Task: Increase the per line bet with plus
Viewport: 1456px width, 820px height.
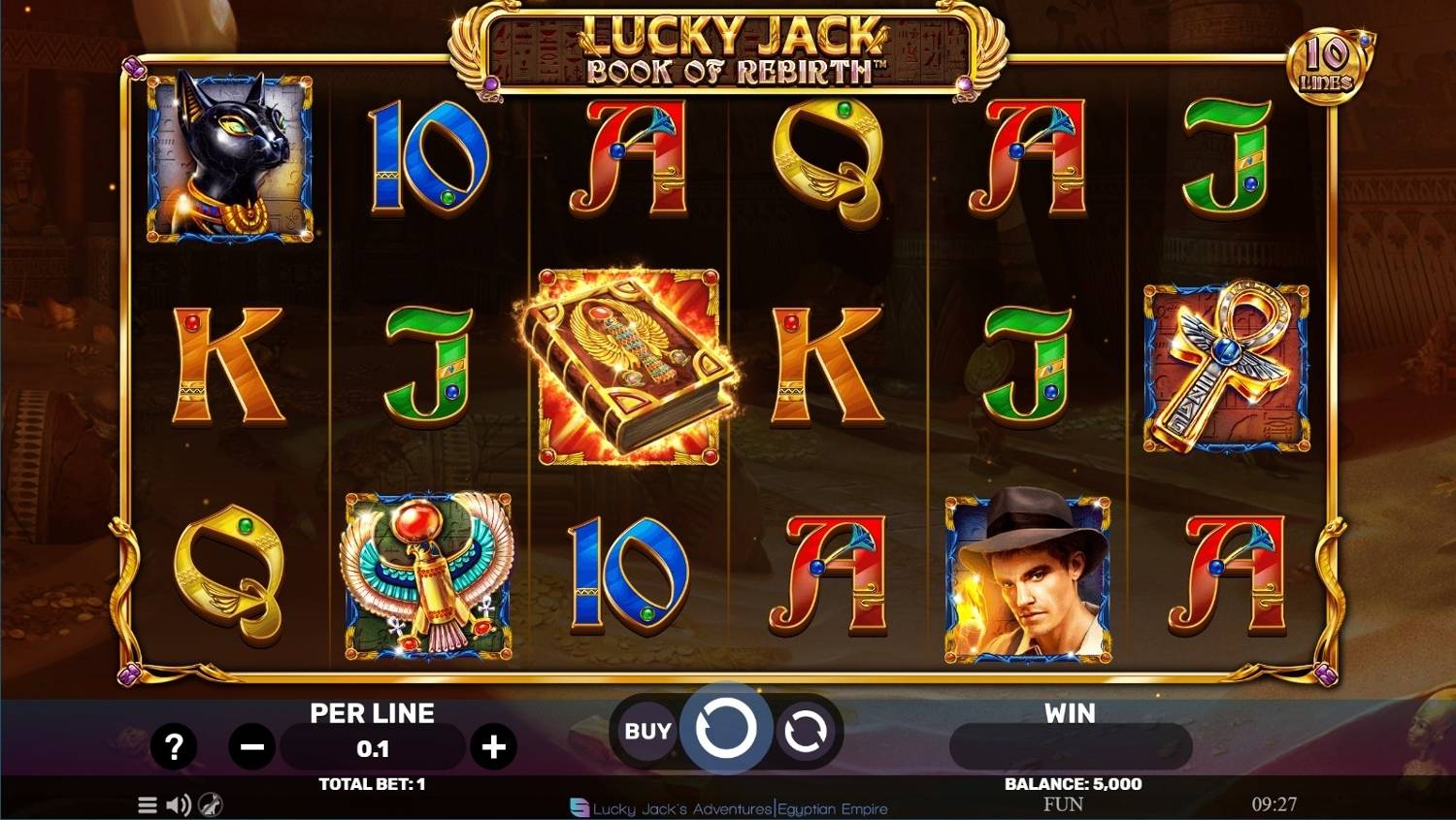Action: [495, 746]
